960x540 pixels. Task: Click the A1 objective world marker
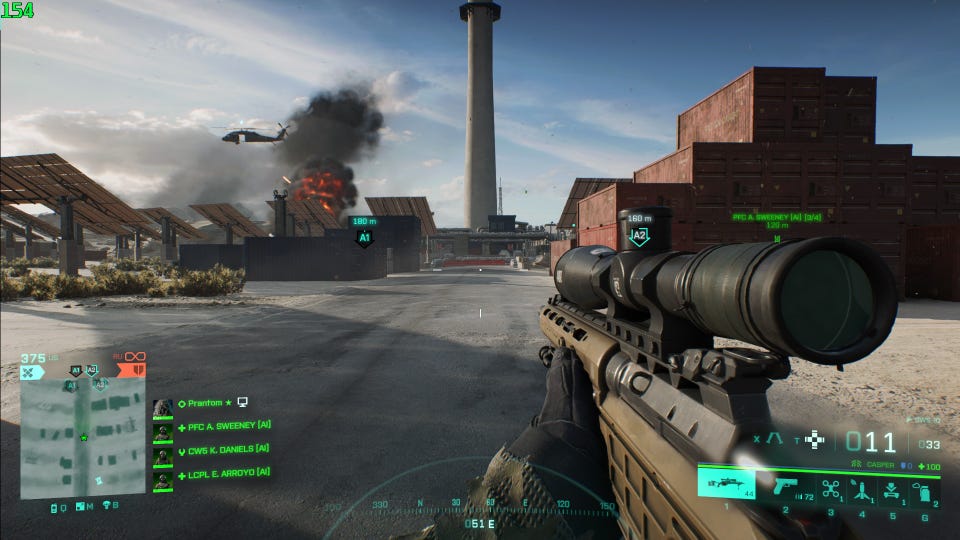[x=364, y=238]
